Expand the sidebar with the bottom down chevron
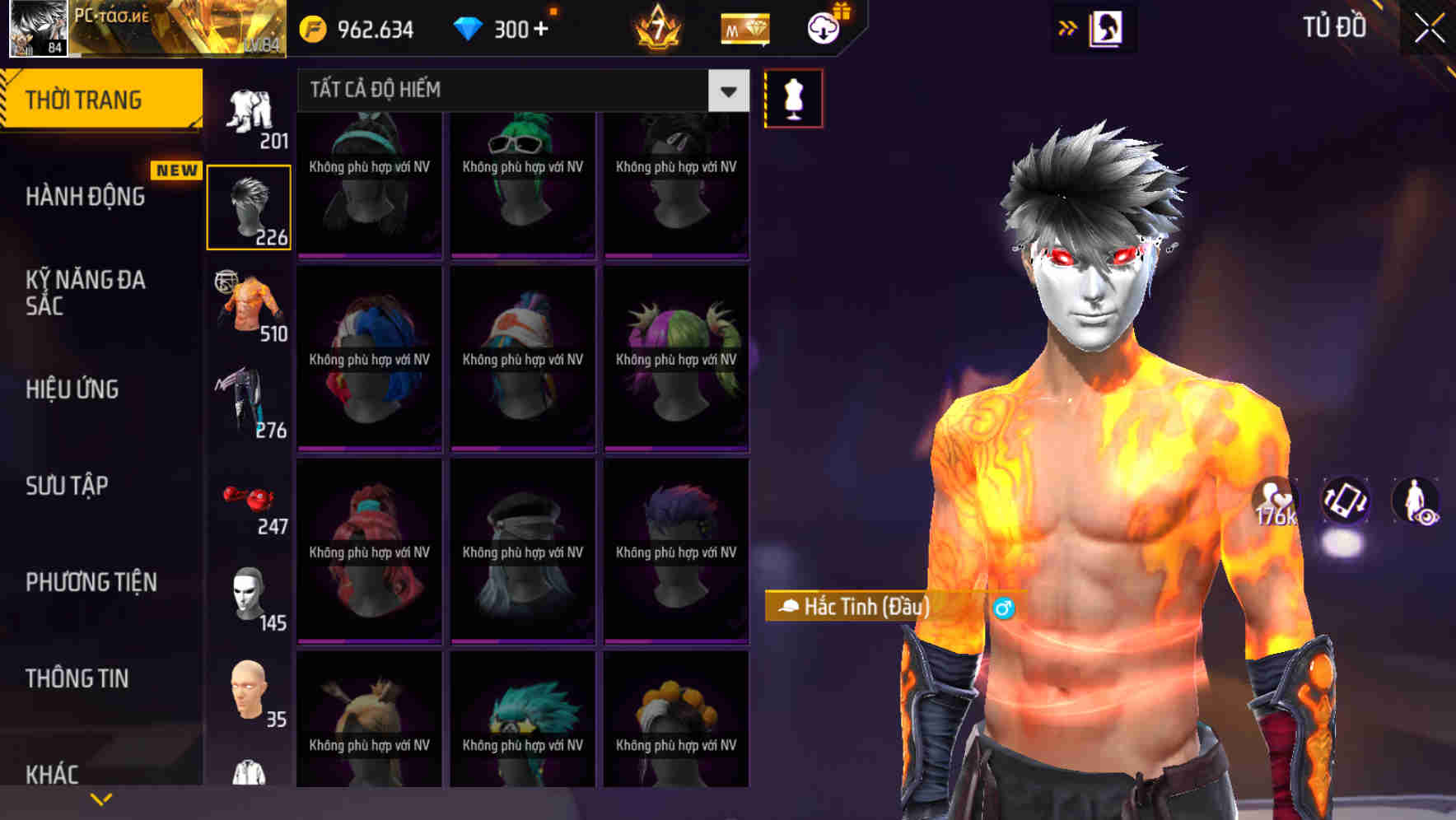Screen dimensions: 1456x820 101,798
